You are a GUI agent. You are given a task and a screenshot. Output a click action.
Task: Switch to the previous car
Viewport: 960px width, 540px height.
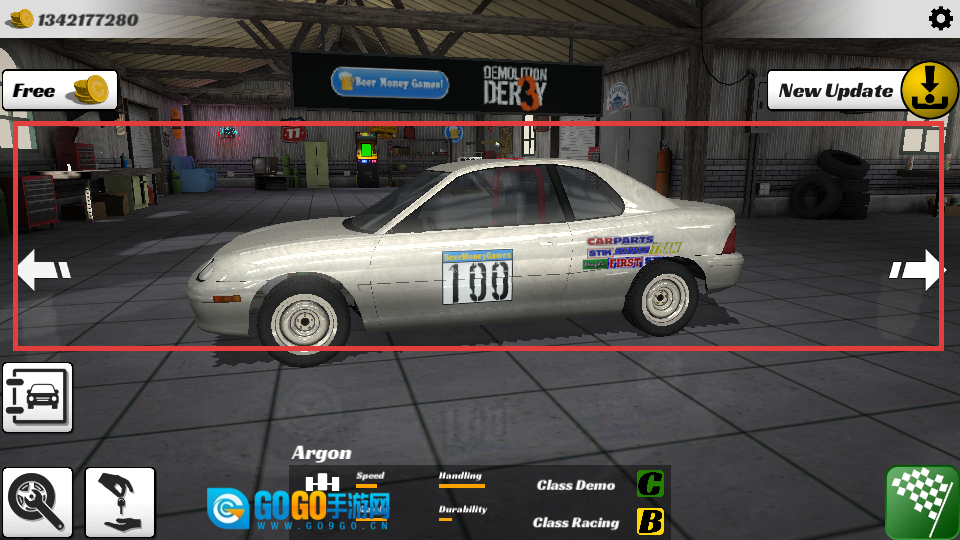(44, 270)
